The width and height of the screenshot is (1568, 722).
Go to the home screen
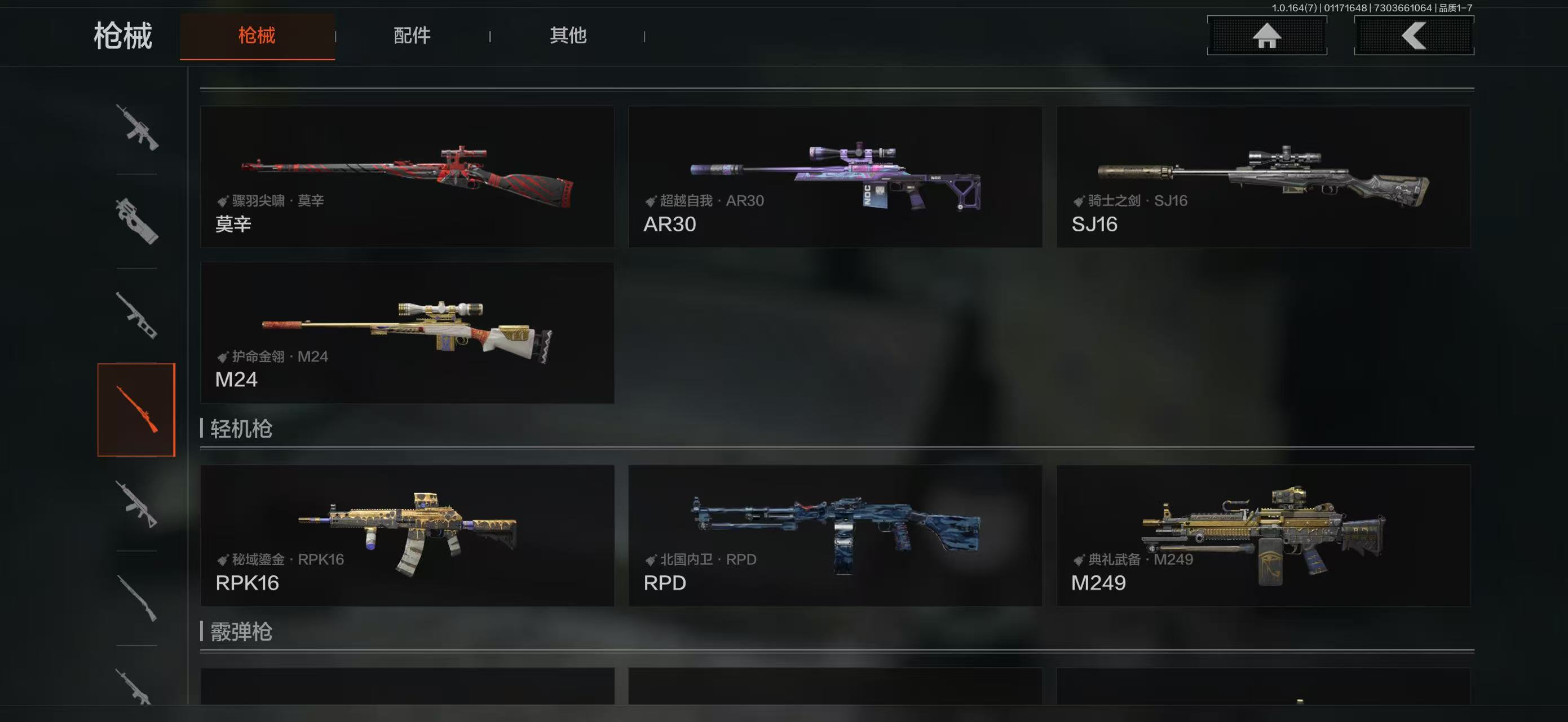1266,36
